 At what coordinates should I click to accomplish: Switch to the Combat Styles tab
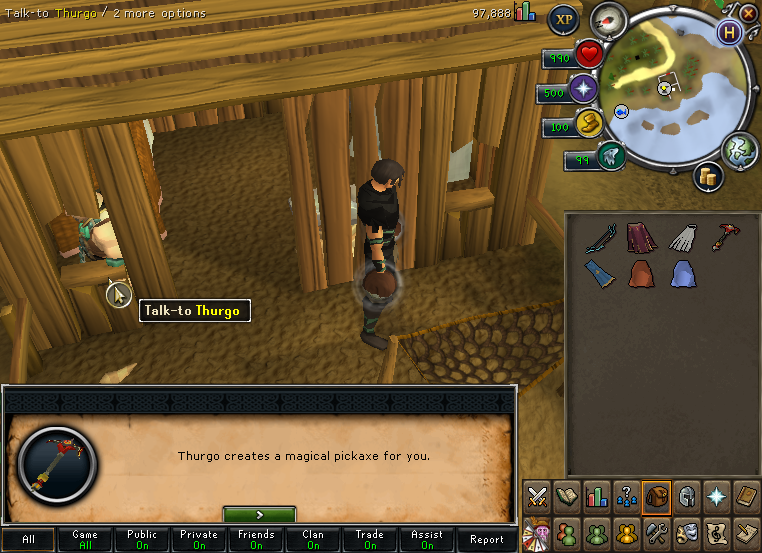tap(536, 496)
